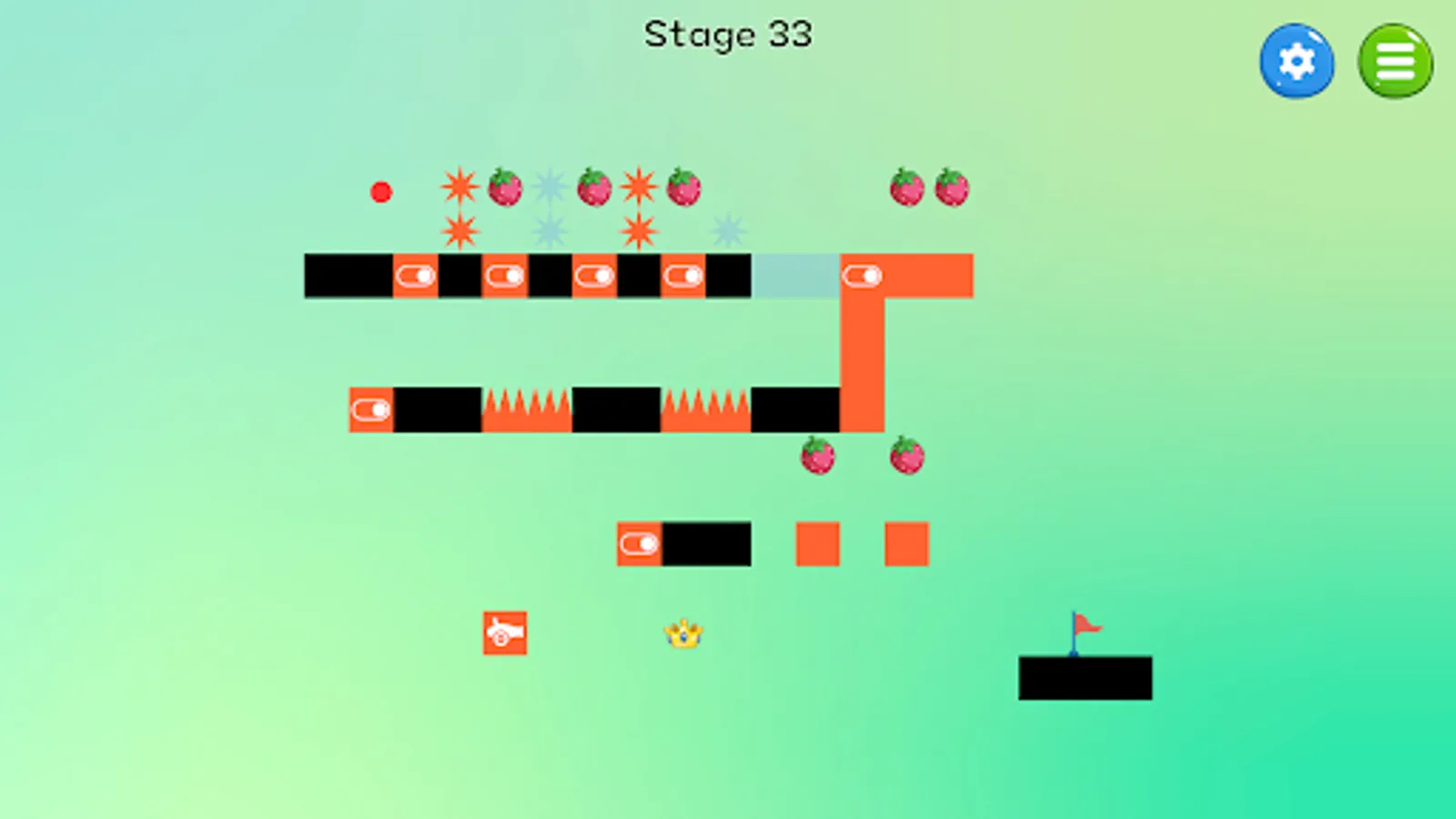Toggle the leftmost switch on the top platform
1456x819 pixels.
tap(416, 274)
